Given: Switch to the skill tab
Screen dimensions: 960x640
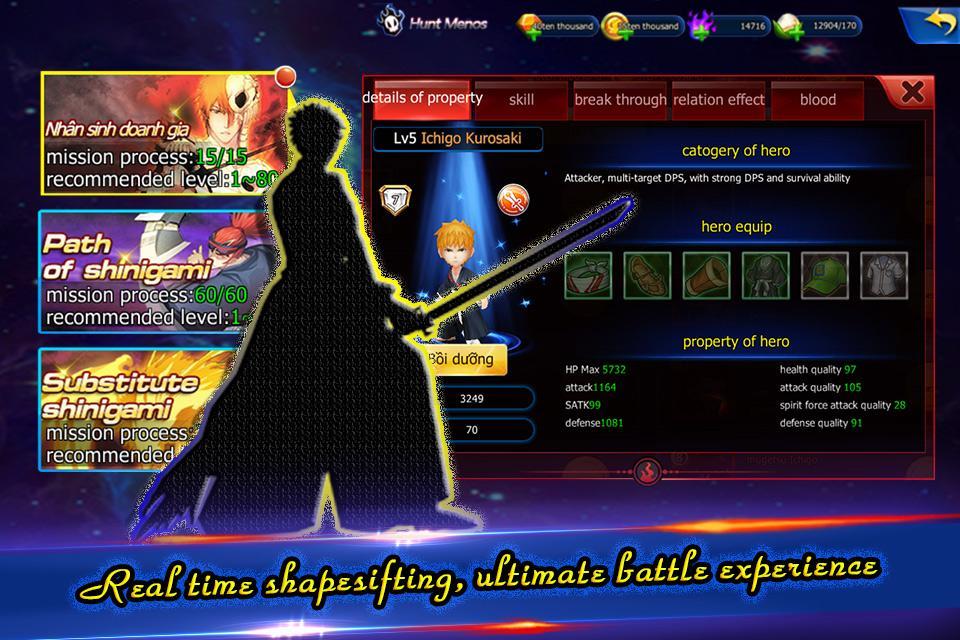Looking at the screenshot, I should pos(521,99).
